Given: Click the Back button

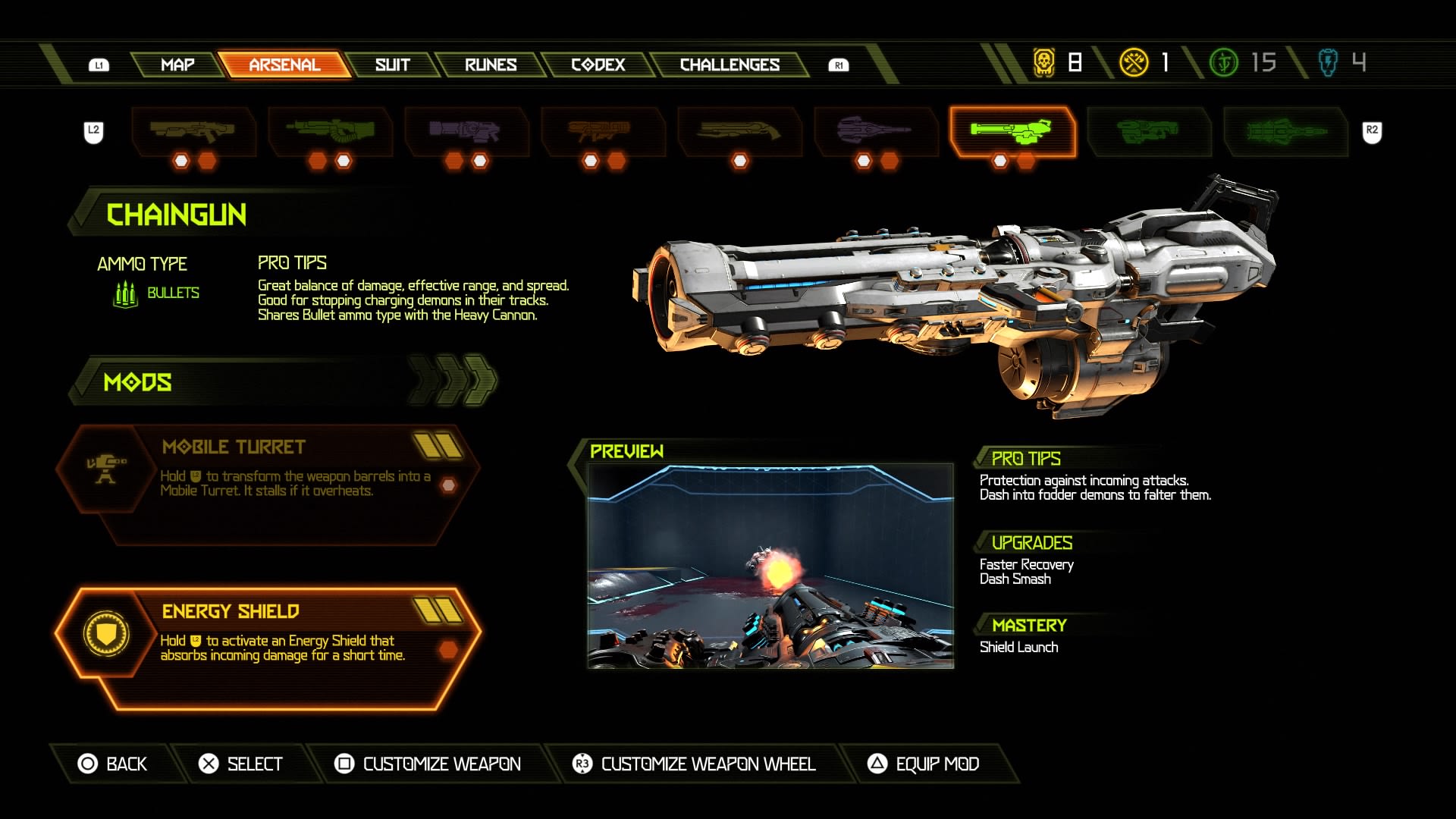Looking at the screenshot, I should pos(112,764).
